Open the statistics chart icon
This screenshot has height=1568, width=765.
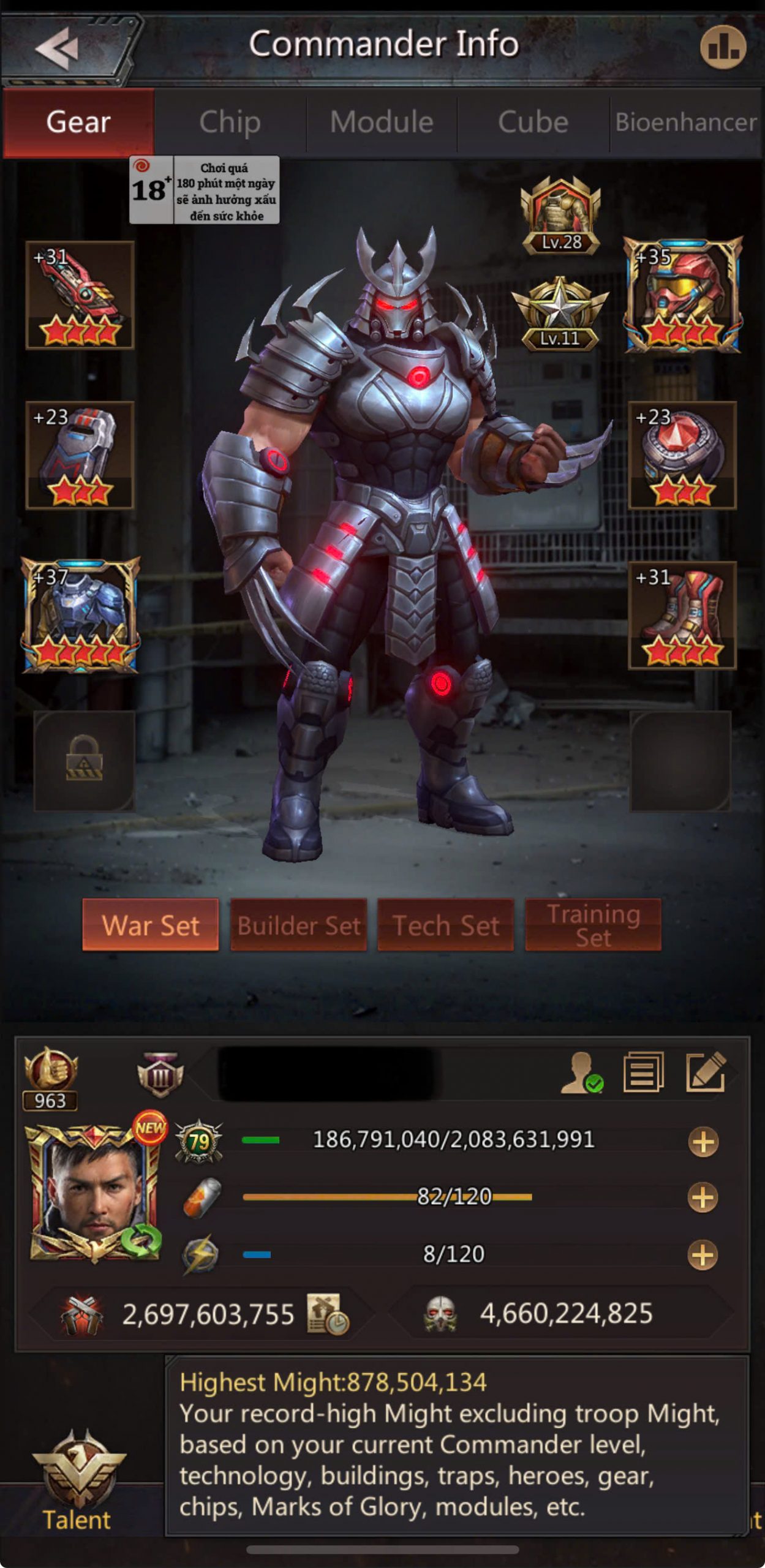coord(723,48)
